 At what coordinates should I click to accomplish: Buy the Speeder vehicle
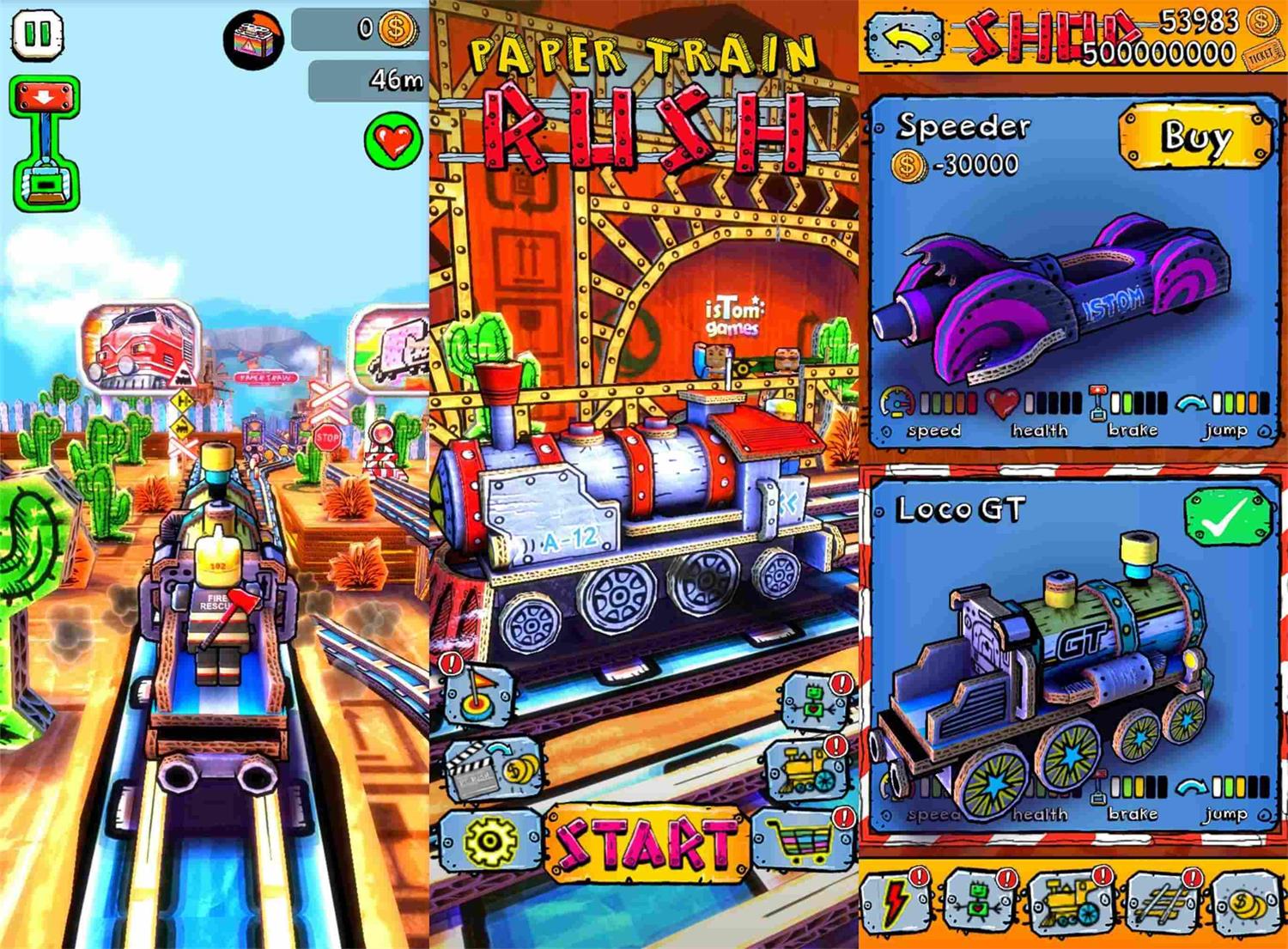pos(1194,136)
